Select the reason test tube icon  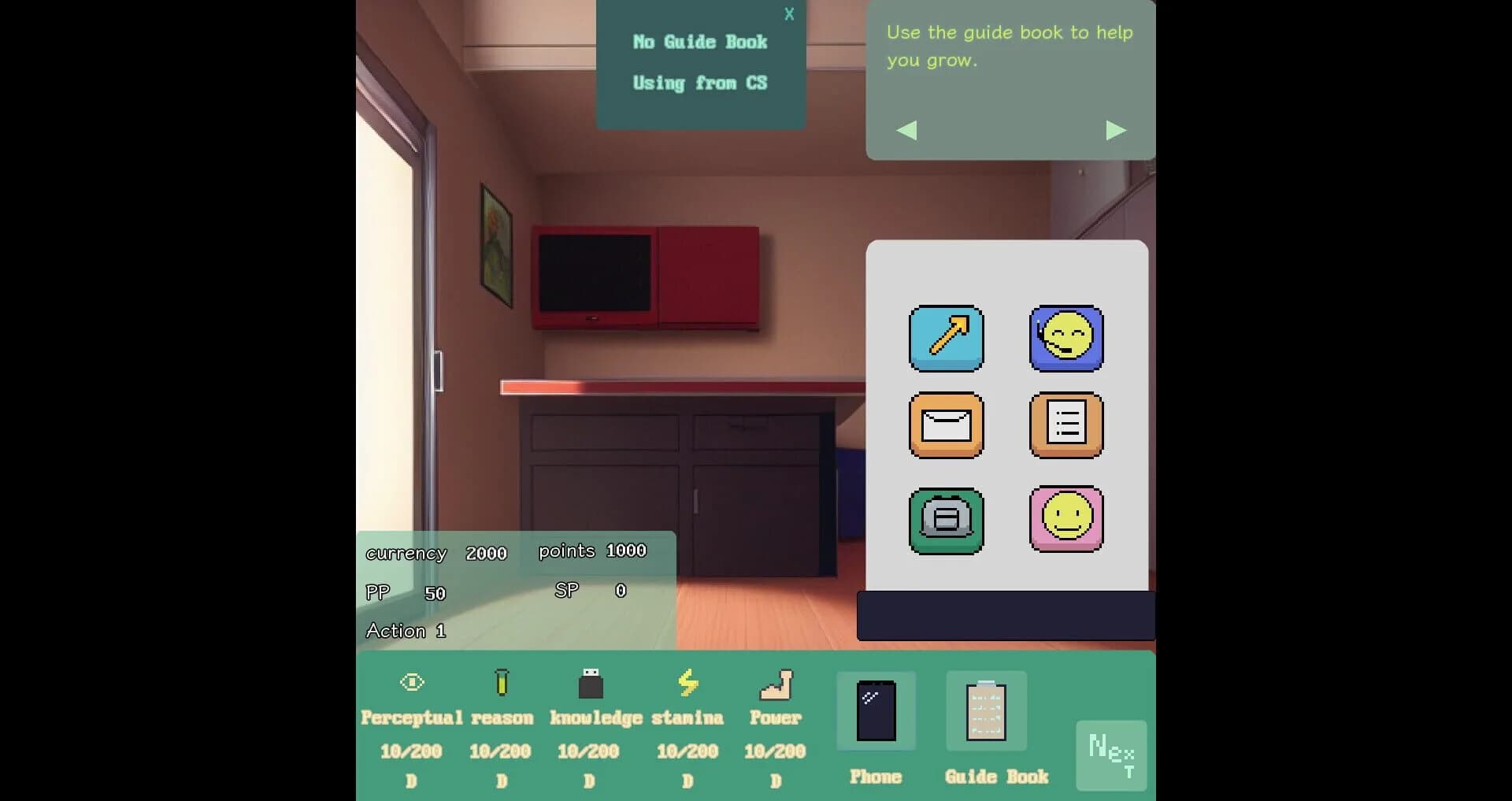coord(502,682)
